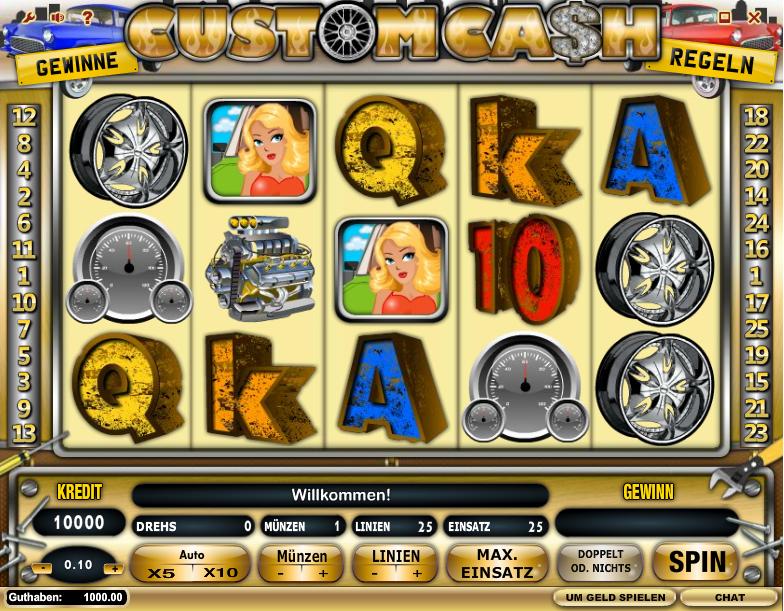Select payline number 18 marker
Screen dimensions: 784x611
click(x=756, y=116)
